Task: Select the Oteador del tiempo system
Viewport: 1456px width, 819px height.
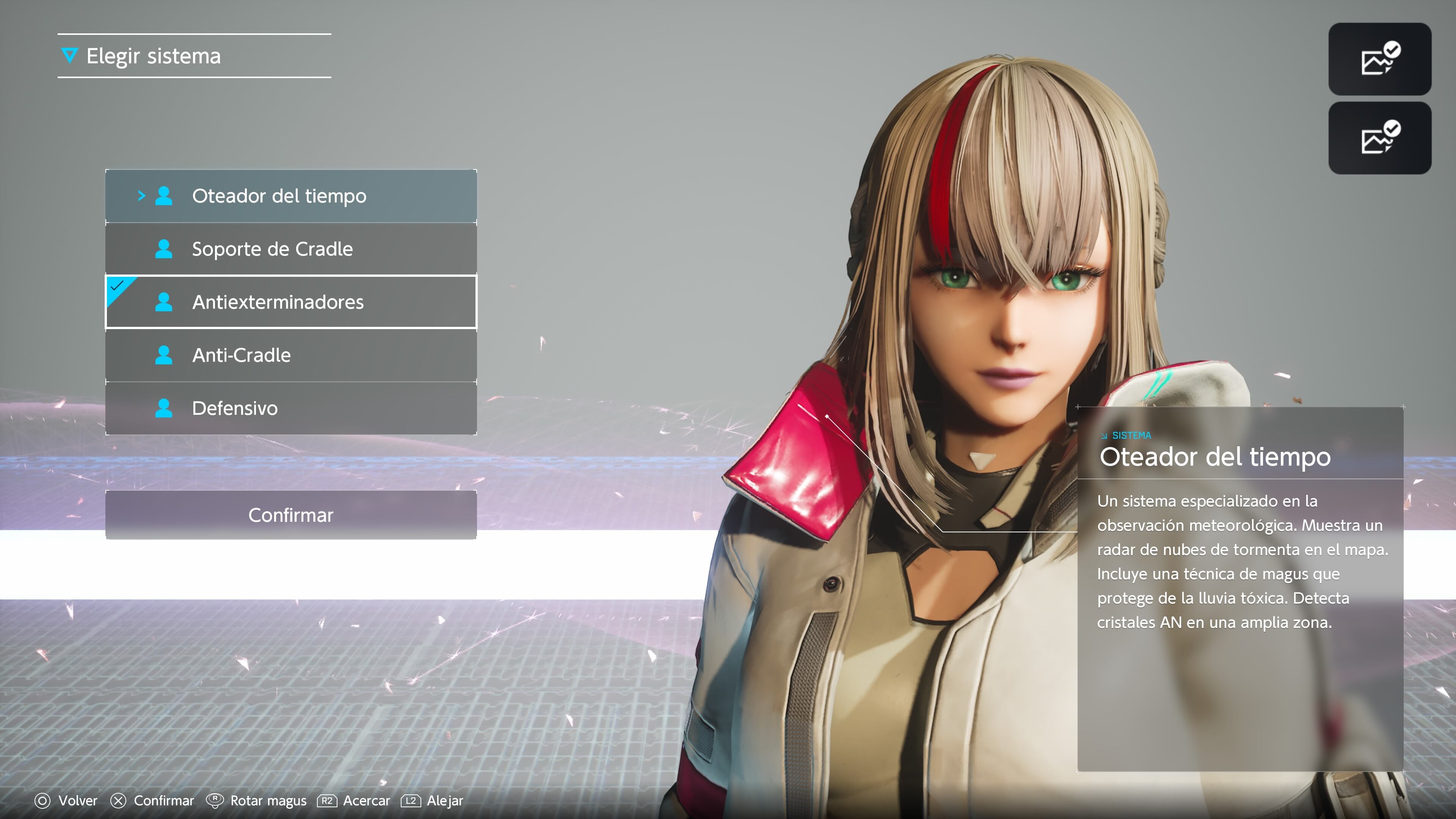Action: coord(290,196)
